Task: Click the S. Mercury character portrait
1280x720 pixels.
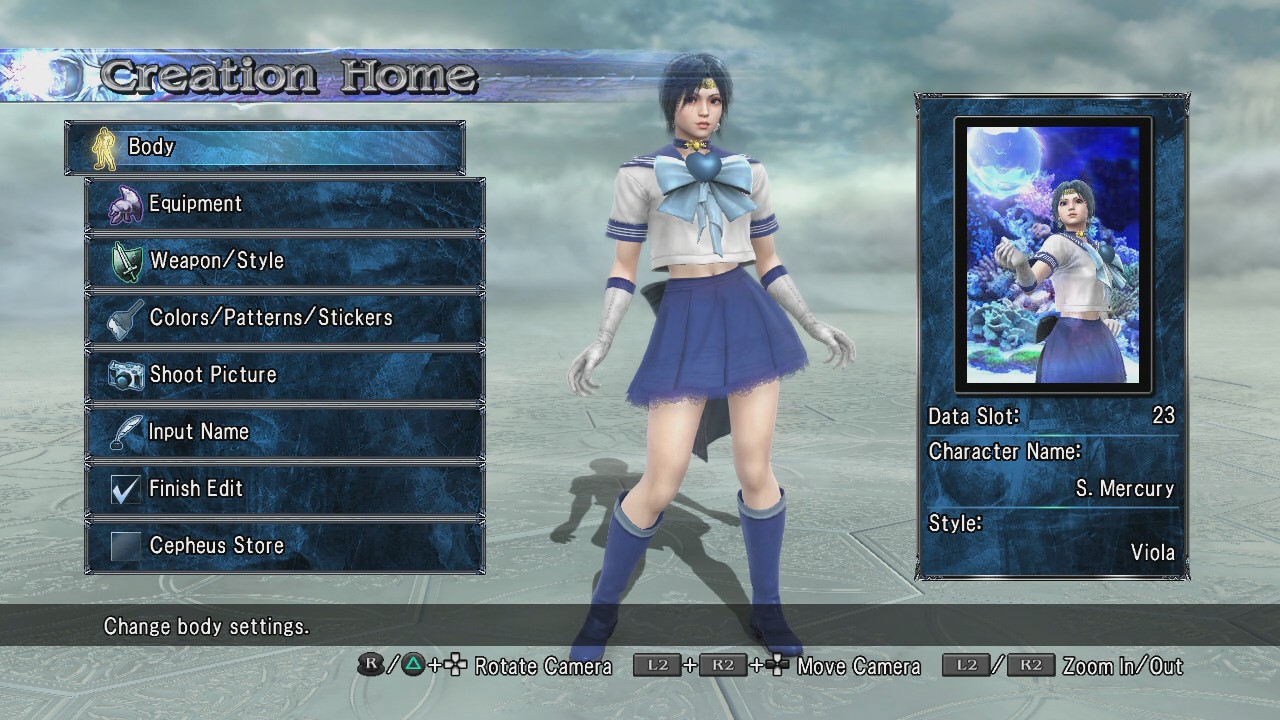Action: coord(1053,254)
